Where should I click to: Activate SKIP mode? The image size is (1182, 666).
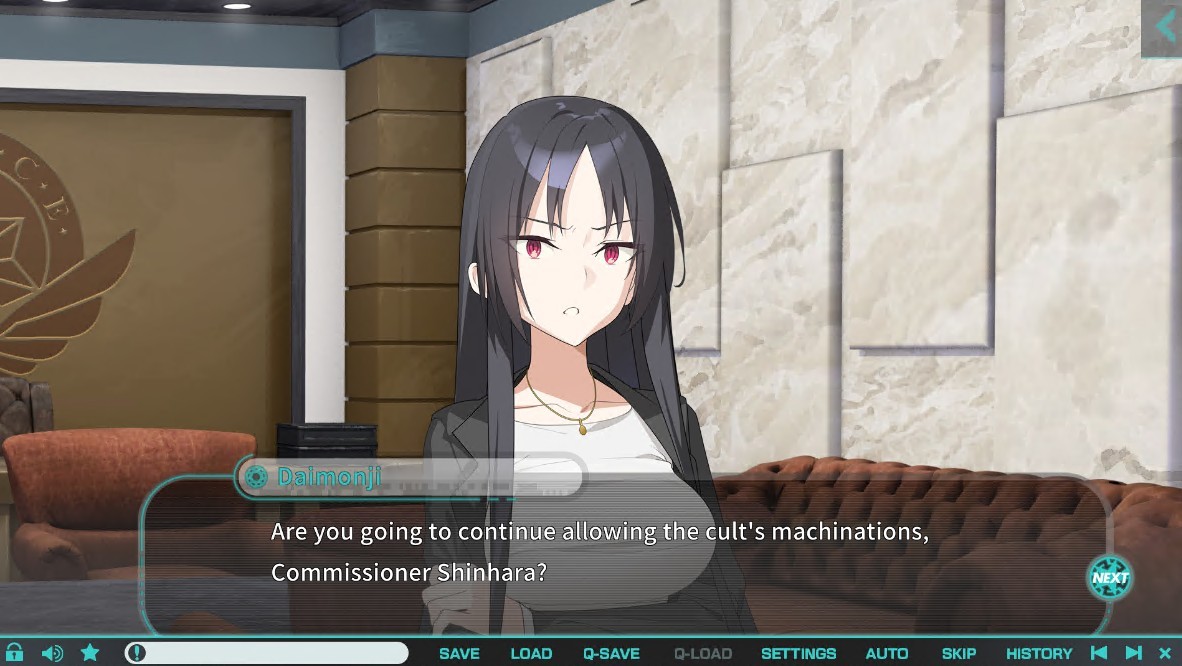(958, 654)
